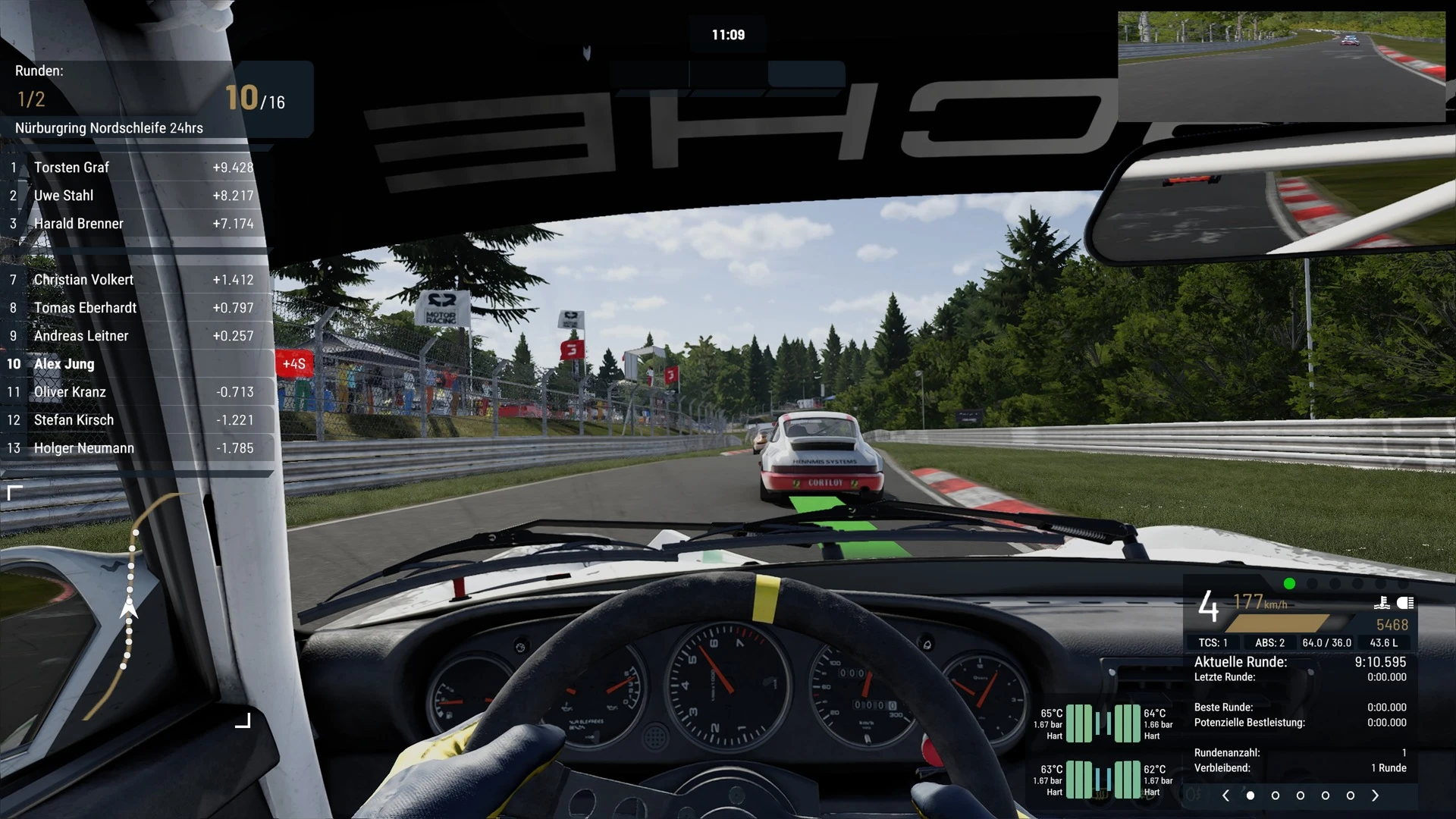Viewport: 1456px width, 819px height.
Task: Select the filled first page indicator dot
Action: 1250,795
